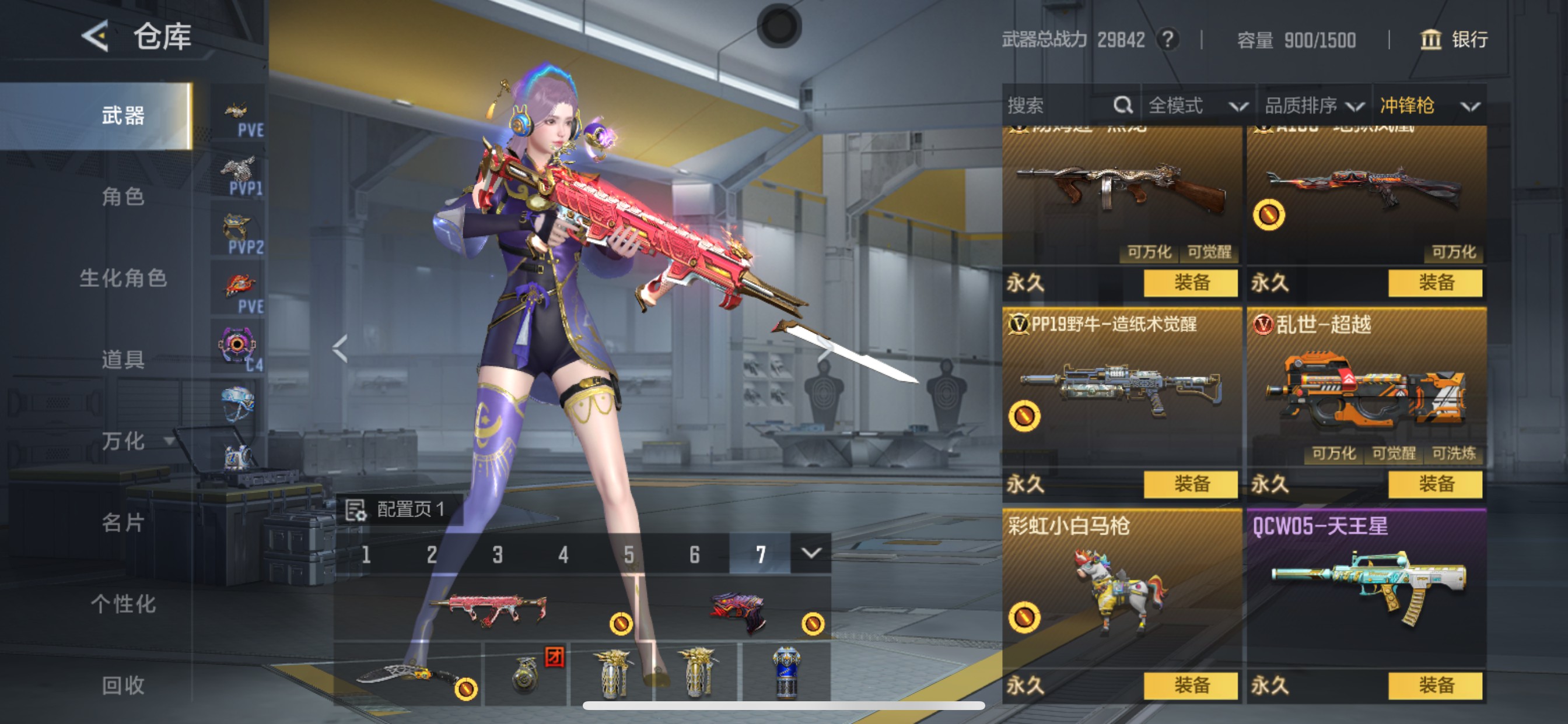This screenshot has height=724, width=1568.
Task: Choose loadout slot number 3
Action: tap(498, 554)
